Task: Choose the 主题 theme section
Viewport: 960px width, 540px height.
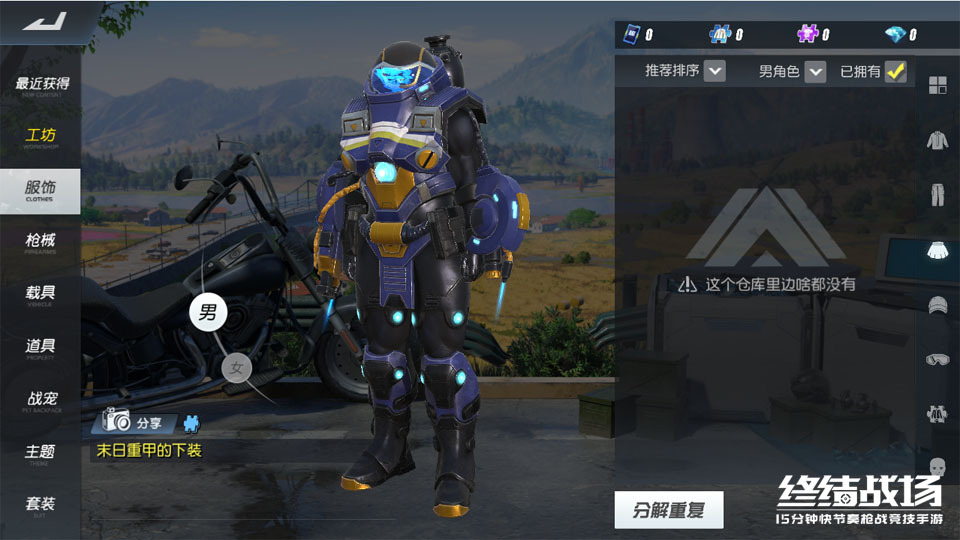Action: point(41,453)
